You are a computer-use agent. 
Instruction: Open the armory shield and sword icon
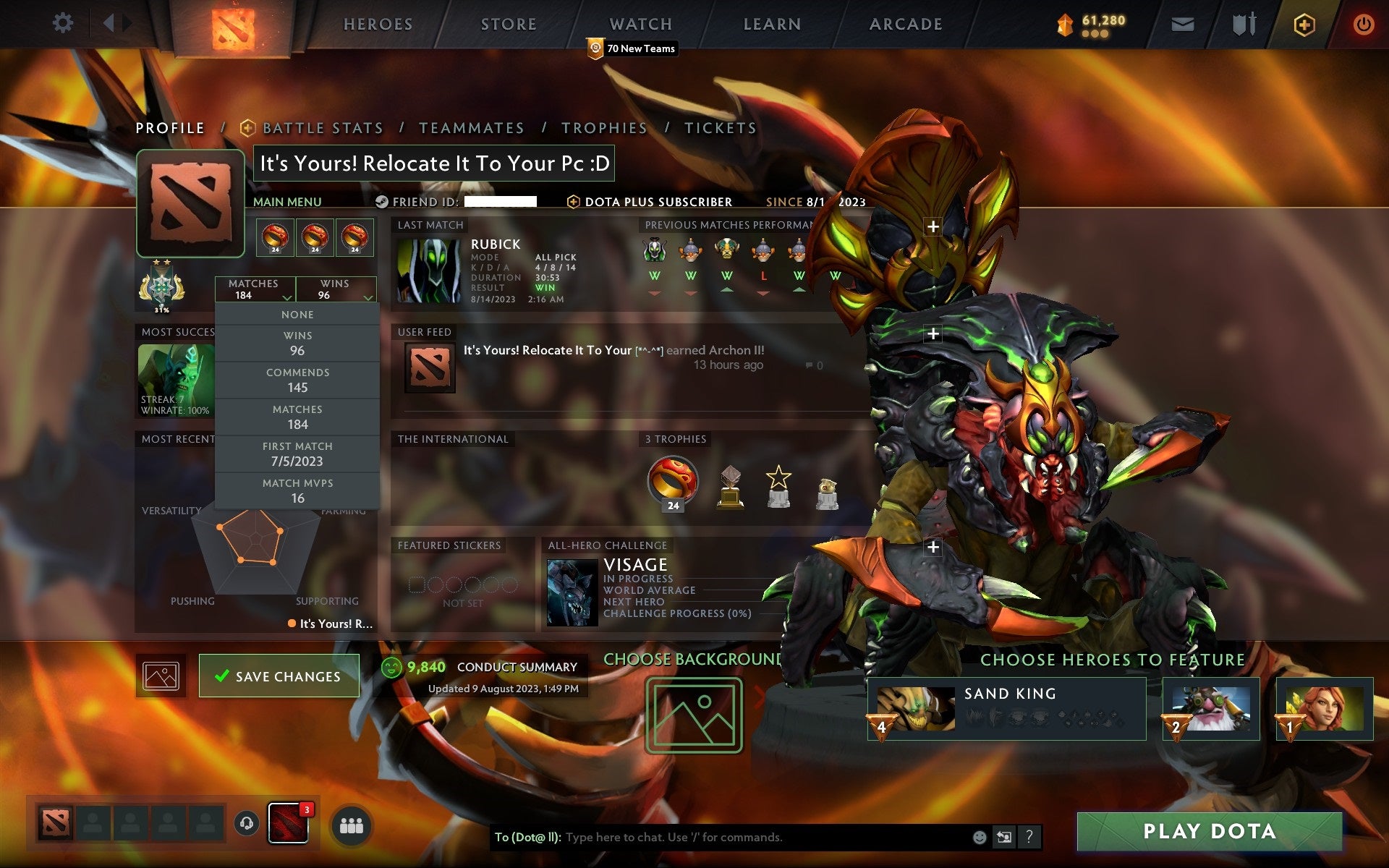(x=1242, y=23)
